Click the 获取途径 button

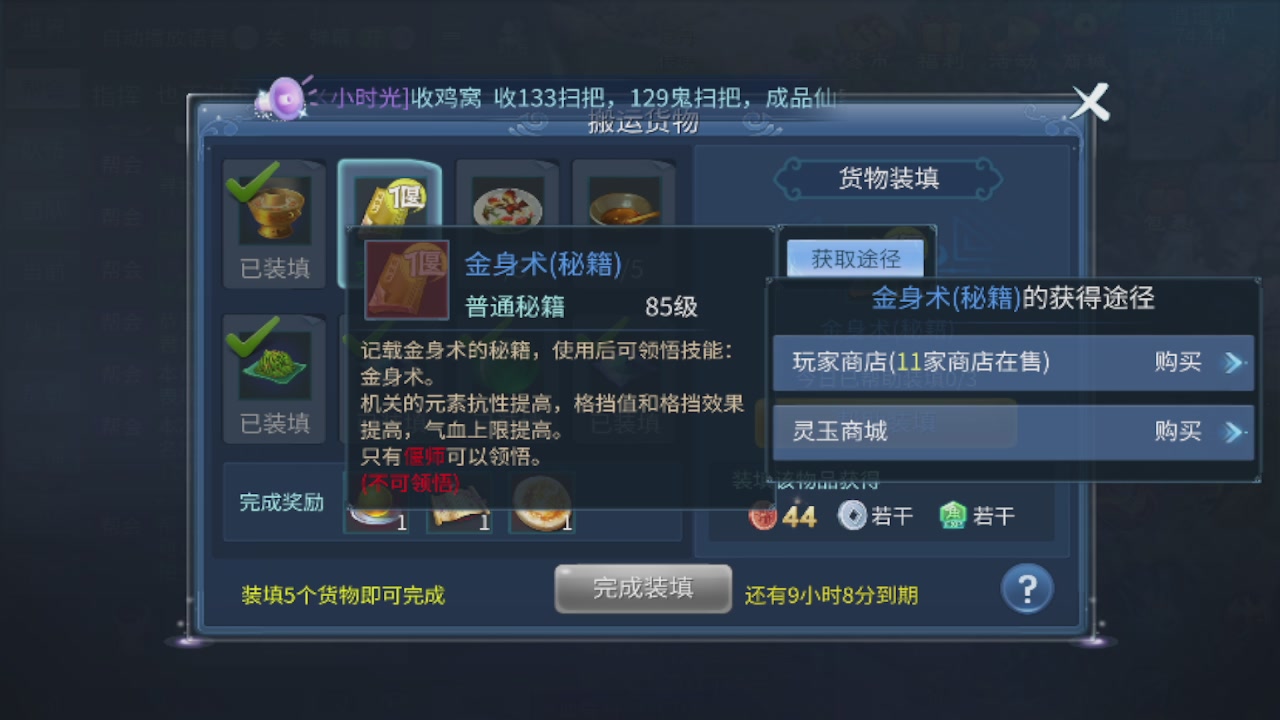click(x=855, y=258)
